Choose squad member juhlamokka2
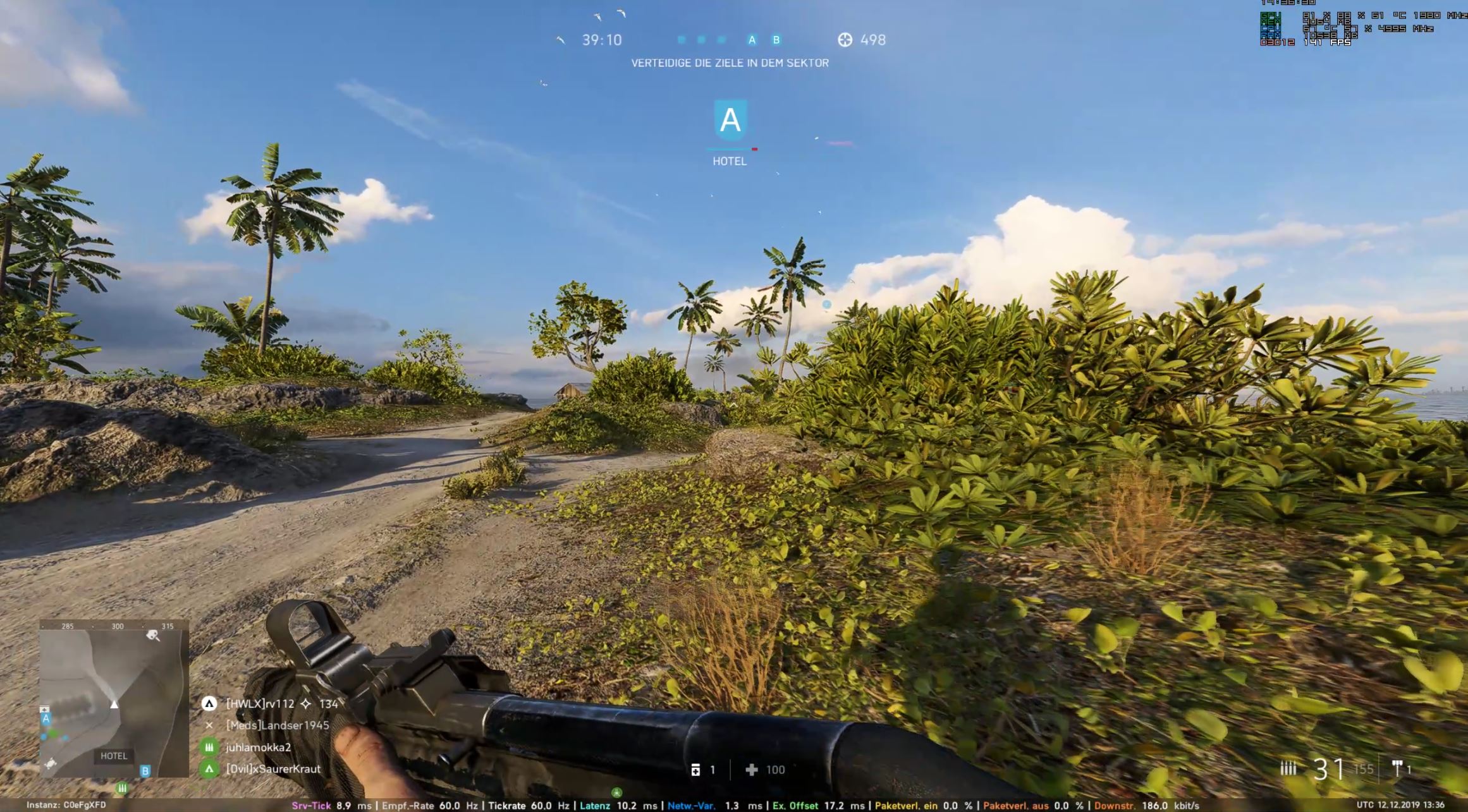 [x=258, y=747]
